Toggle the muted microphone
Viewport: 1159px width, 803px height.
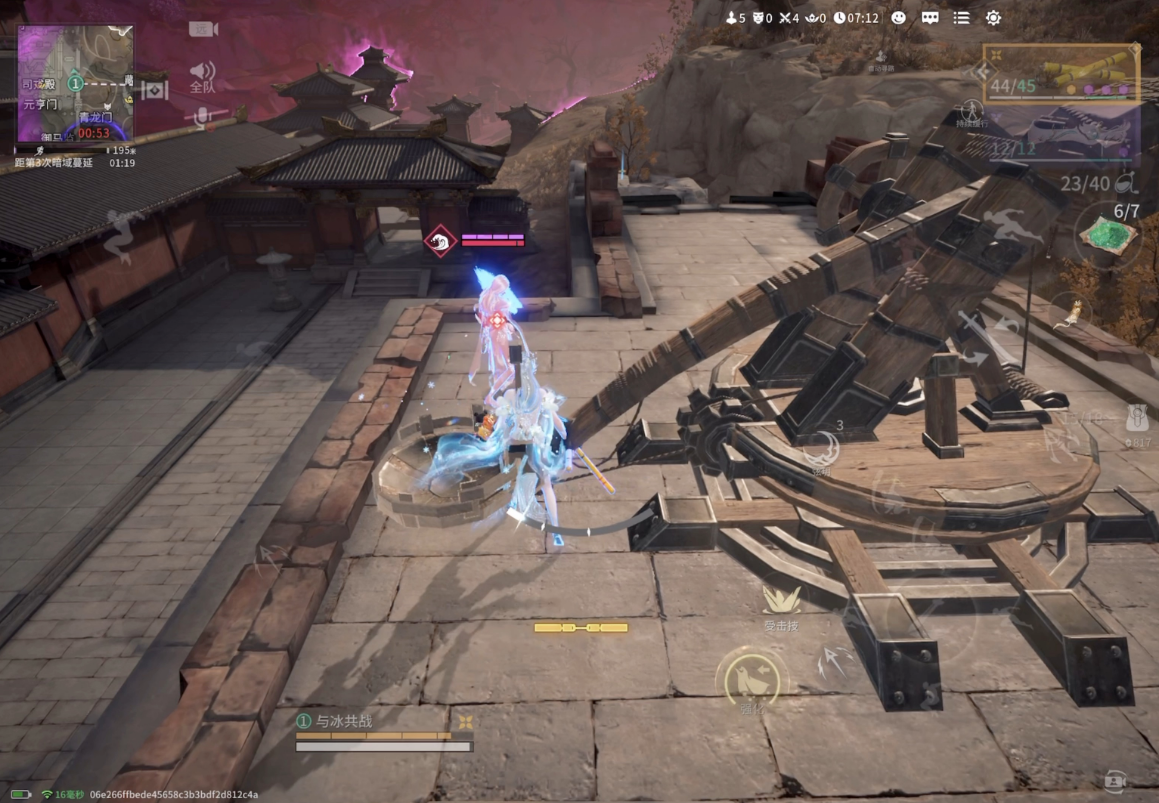pos(203,117)
